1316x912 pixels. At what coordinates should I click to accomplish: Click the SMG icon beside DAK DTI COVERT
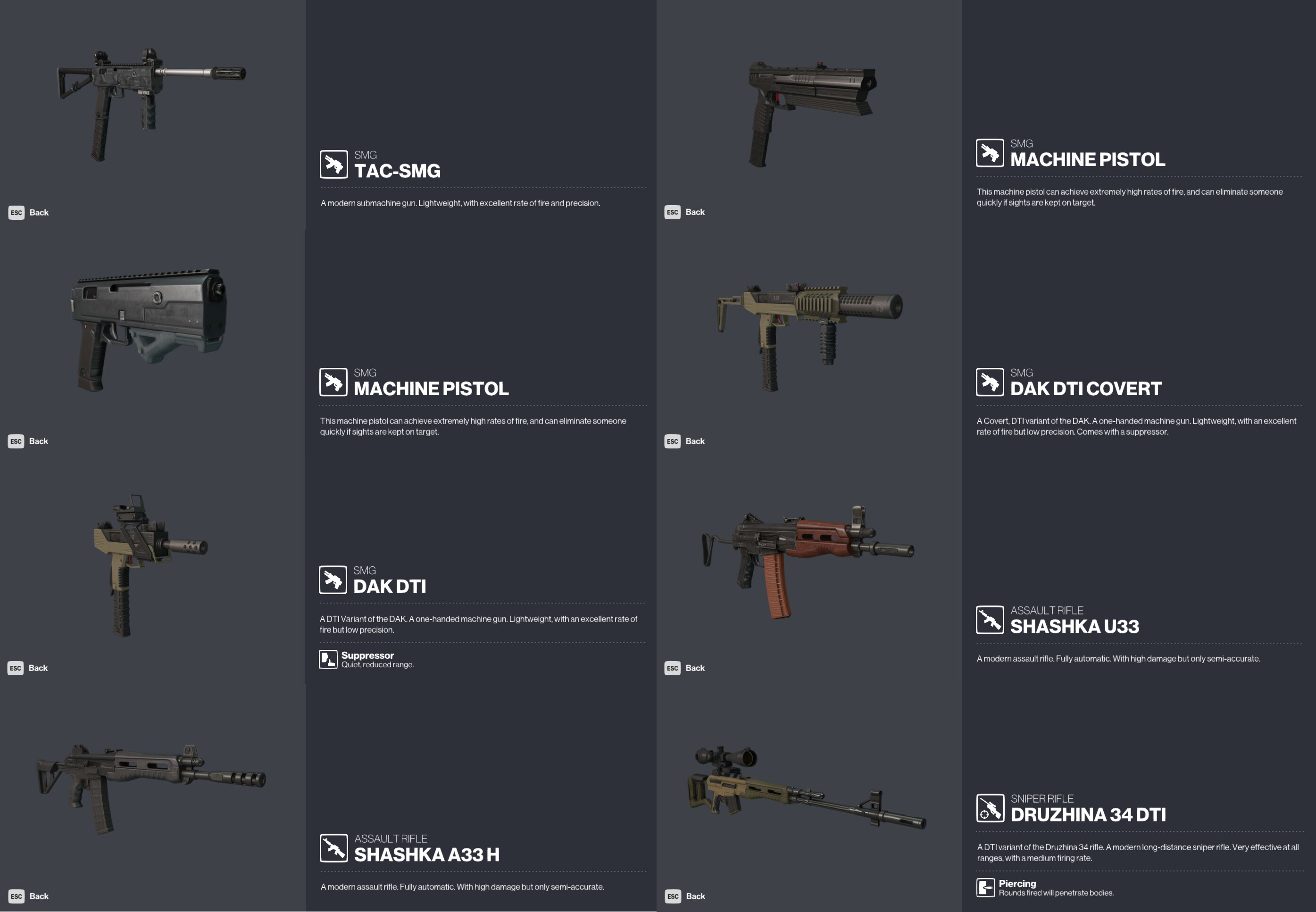[x=990, y=381]
